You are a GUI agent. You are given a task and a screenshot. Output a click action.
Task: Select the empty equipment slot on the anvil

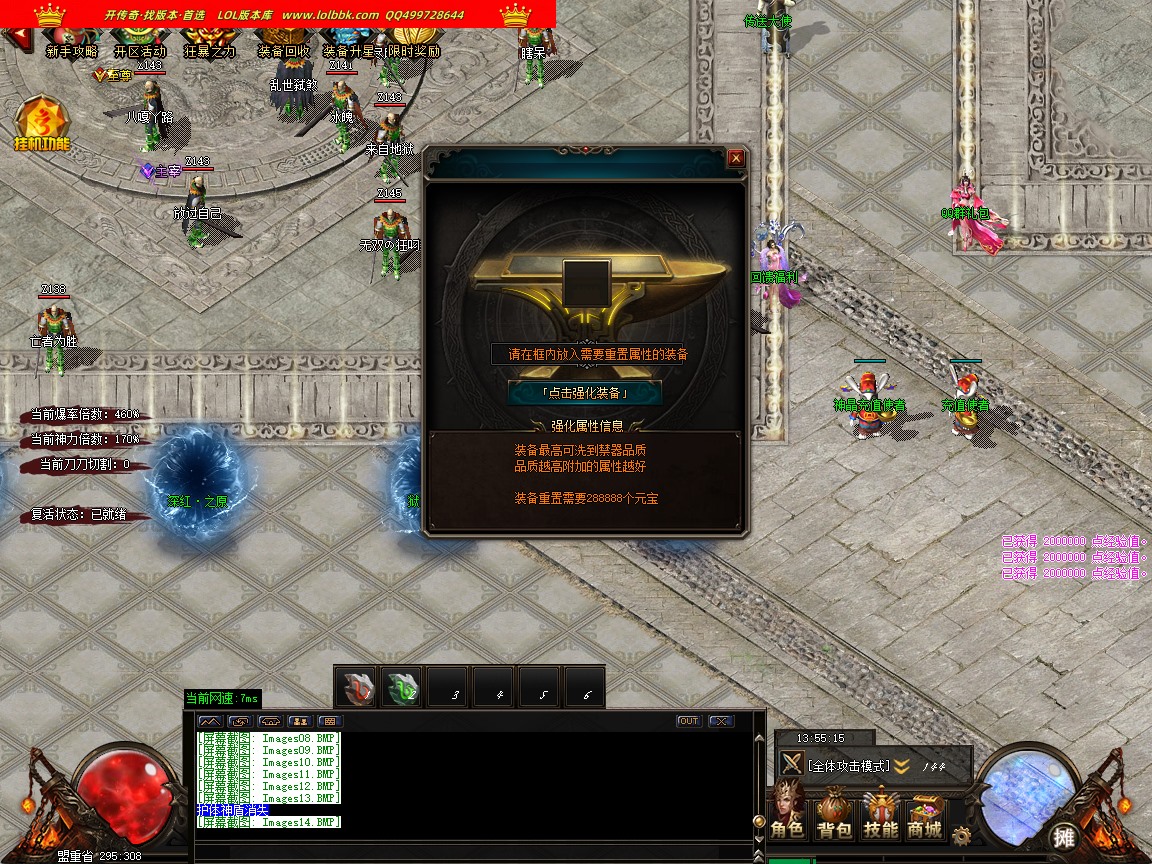coord(586,281)
